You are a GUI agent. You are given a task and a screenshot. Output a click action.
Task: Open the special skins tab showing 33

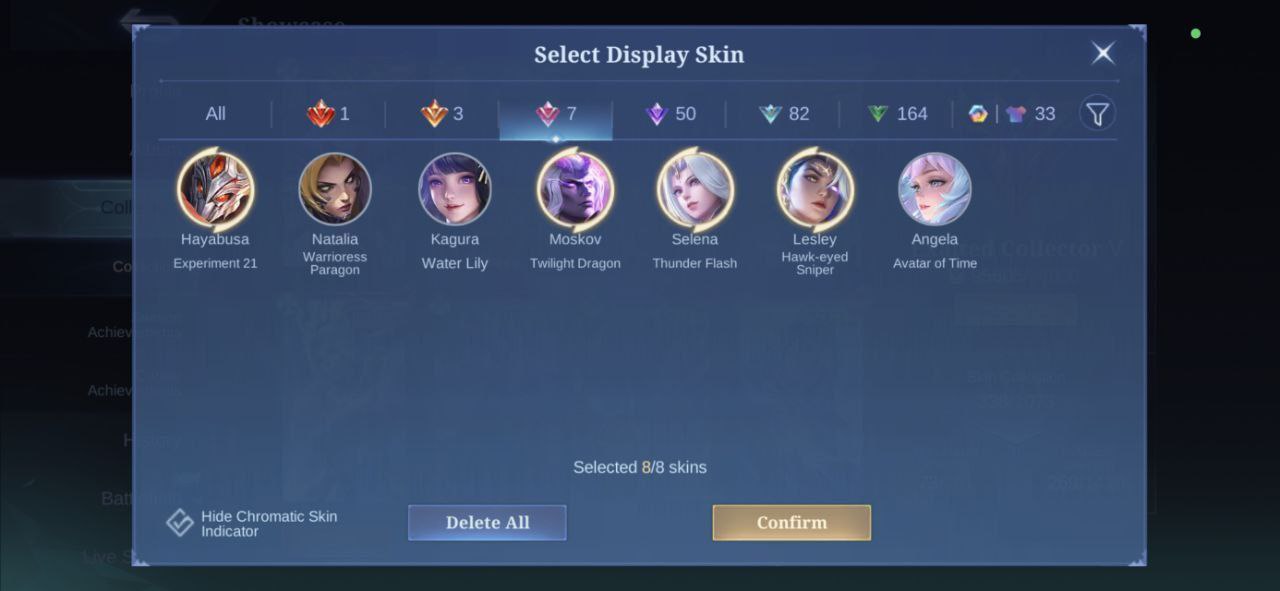point(1012,114)
